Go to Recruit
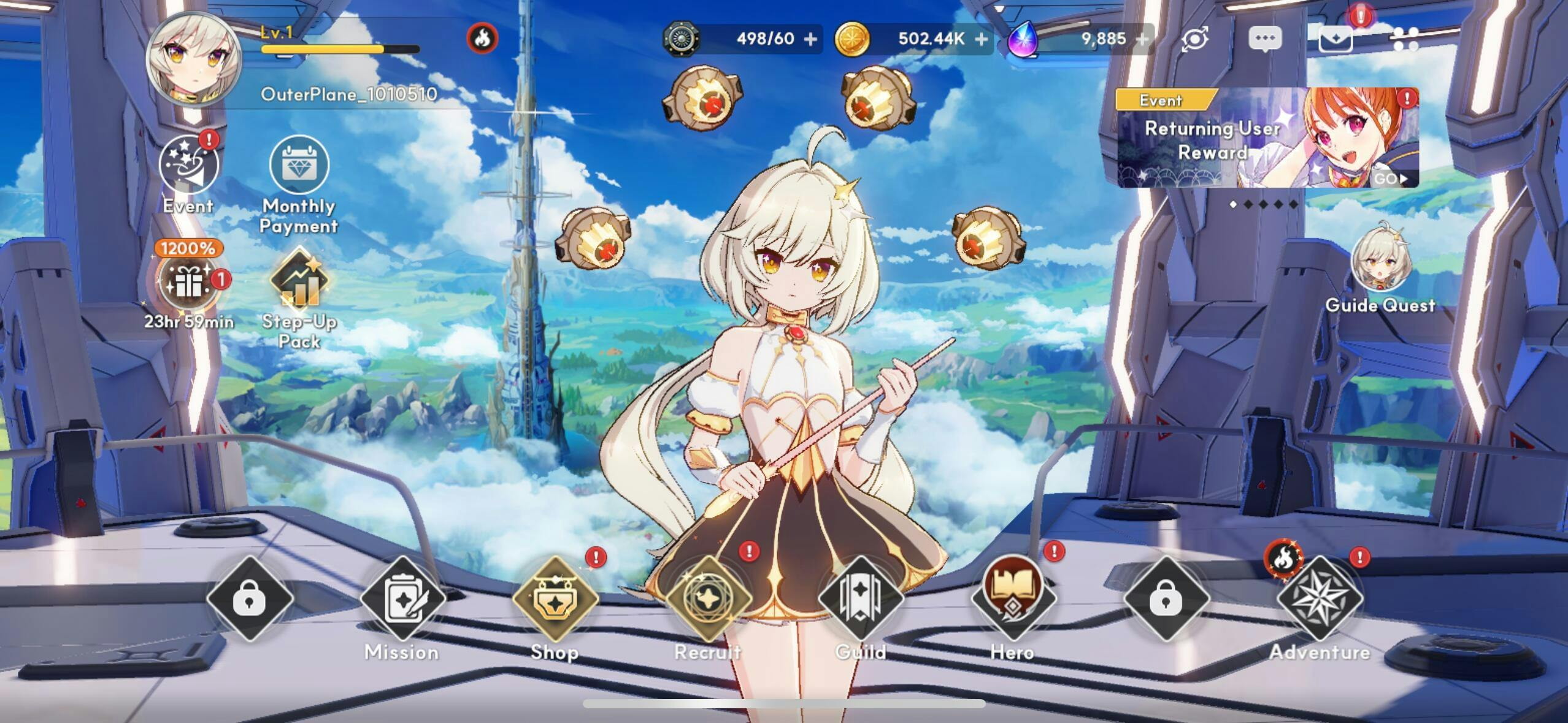1568x723 pixels. [709, 599]
